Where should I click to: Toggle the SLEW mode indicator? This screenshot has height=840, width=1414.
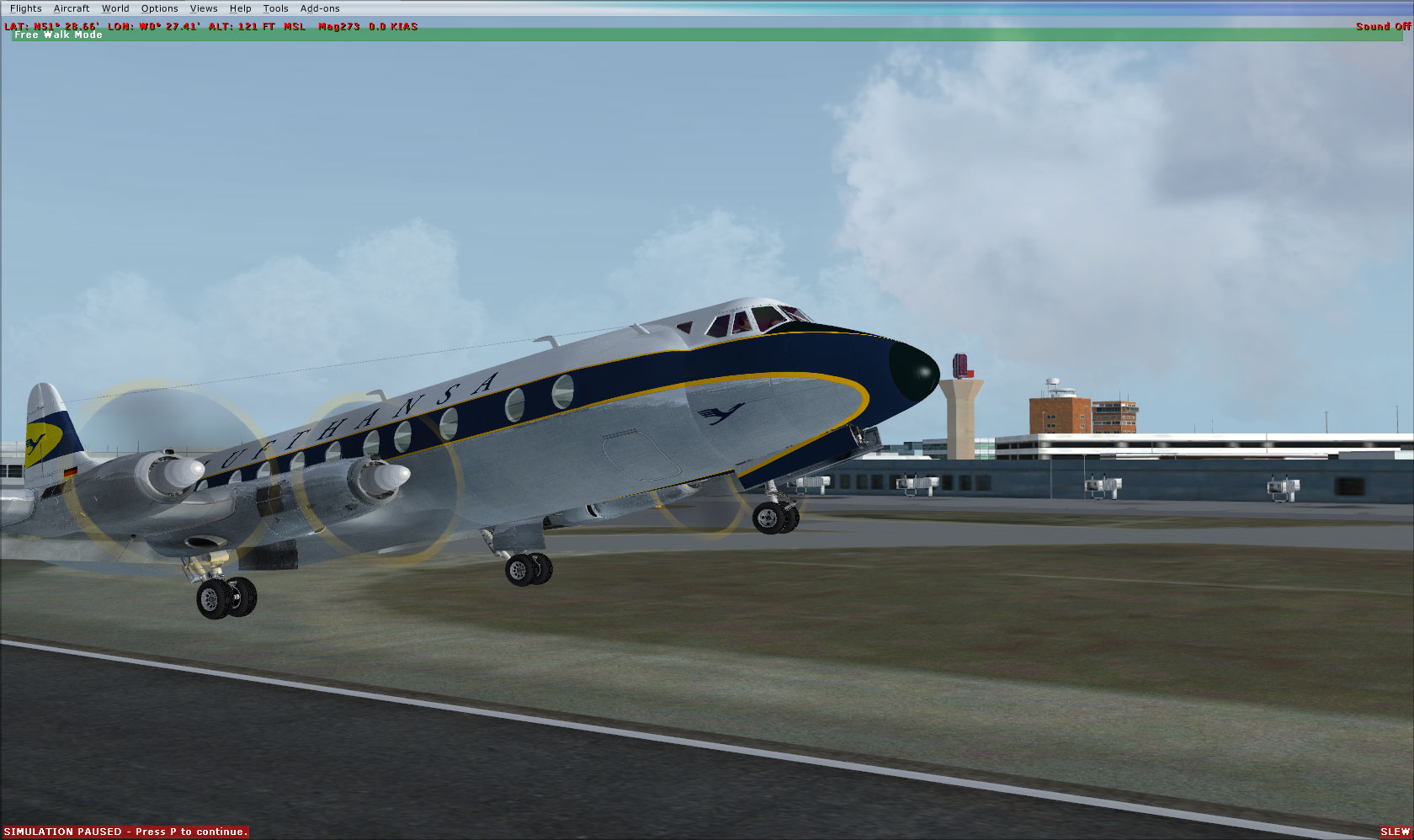(x=1397, y=830)
